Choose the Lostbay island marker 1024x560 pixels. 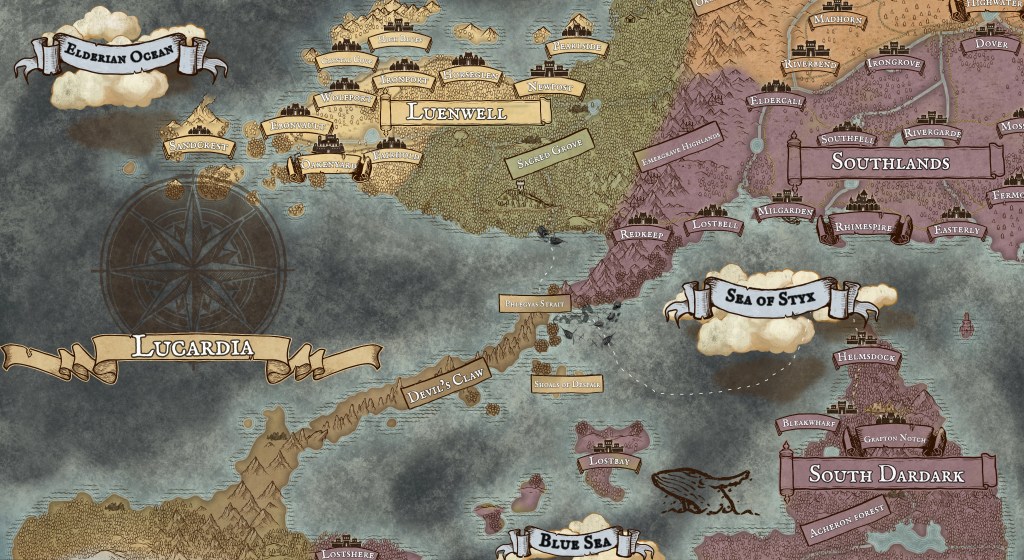(x=610, y=461)
